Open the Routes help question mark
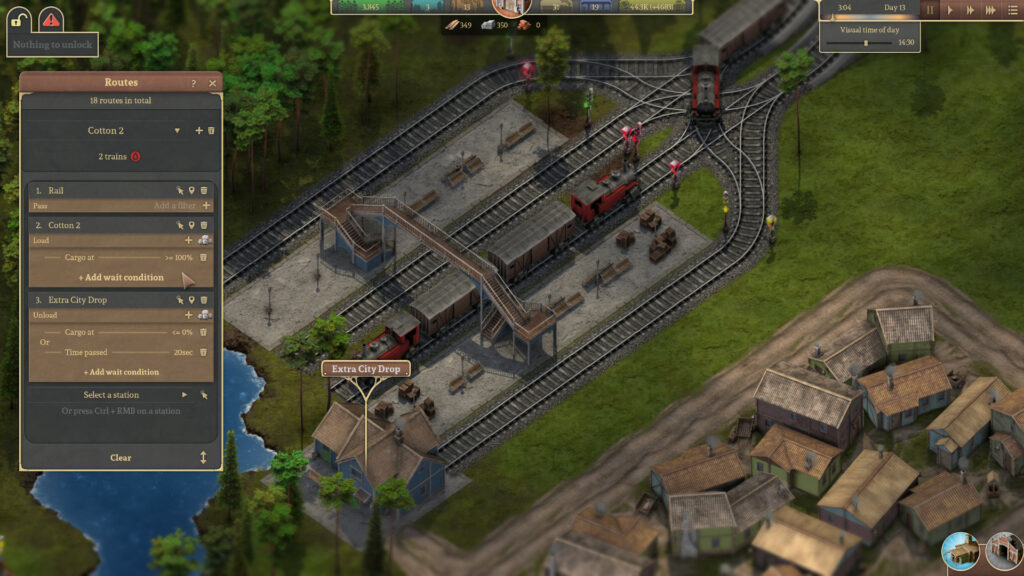This screenshot has height=576, width=1024. pos(194,83)
